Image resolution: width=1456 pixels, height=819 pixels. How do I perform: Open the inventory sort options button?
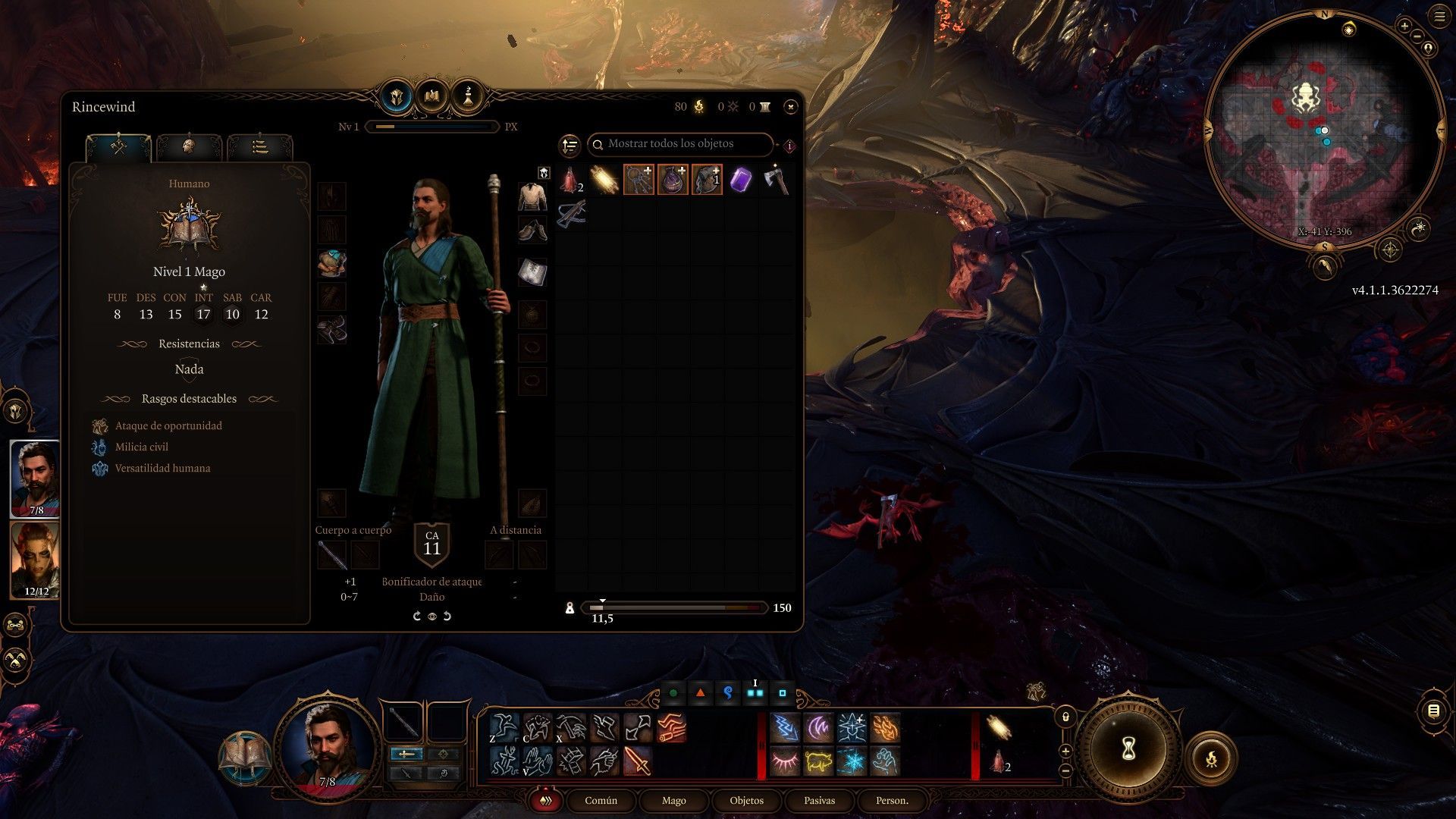click(569, 145)
